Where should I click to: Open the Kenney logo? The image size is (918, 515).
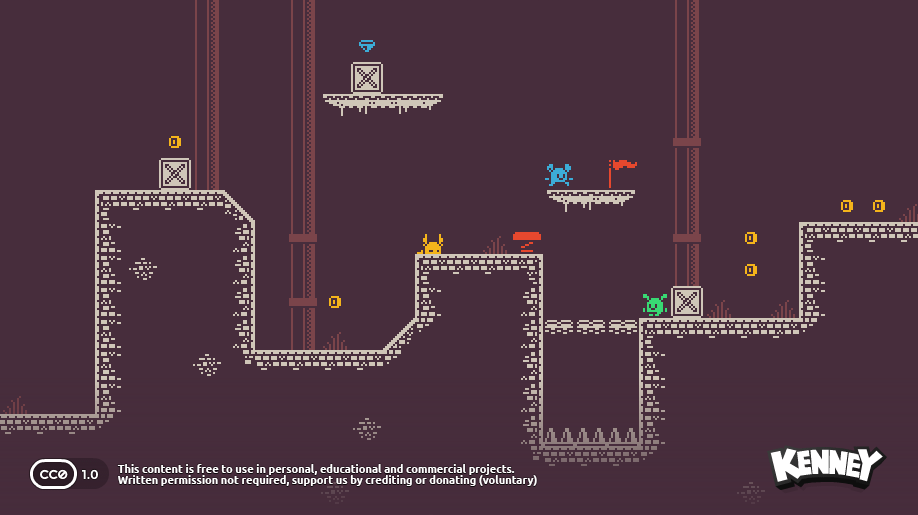826,467
